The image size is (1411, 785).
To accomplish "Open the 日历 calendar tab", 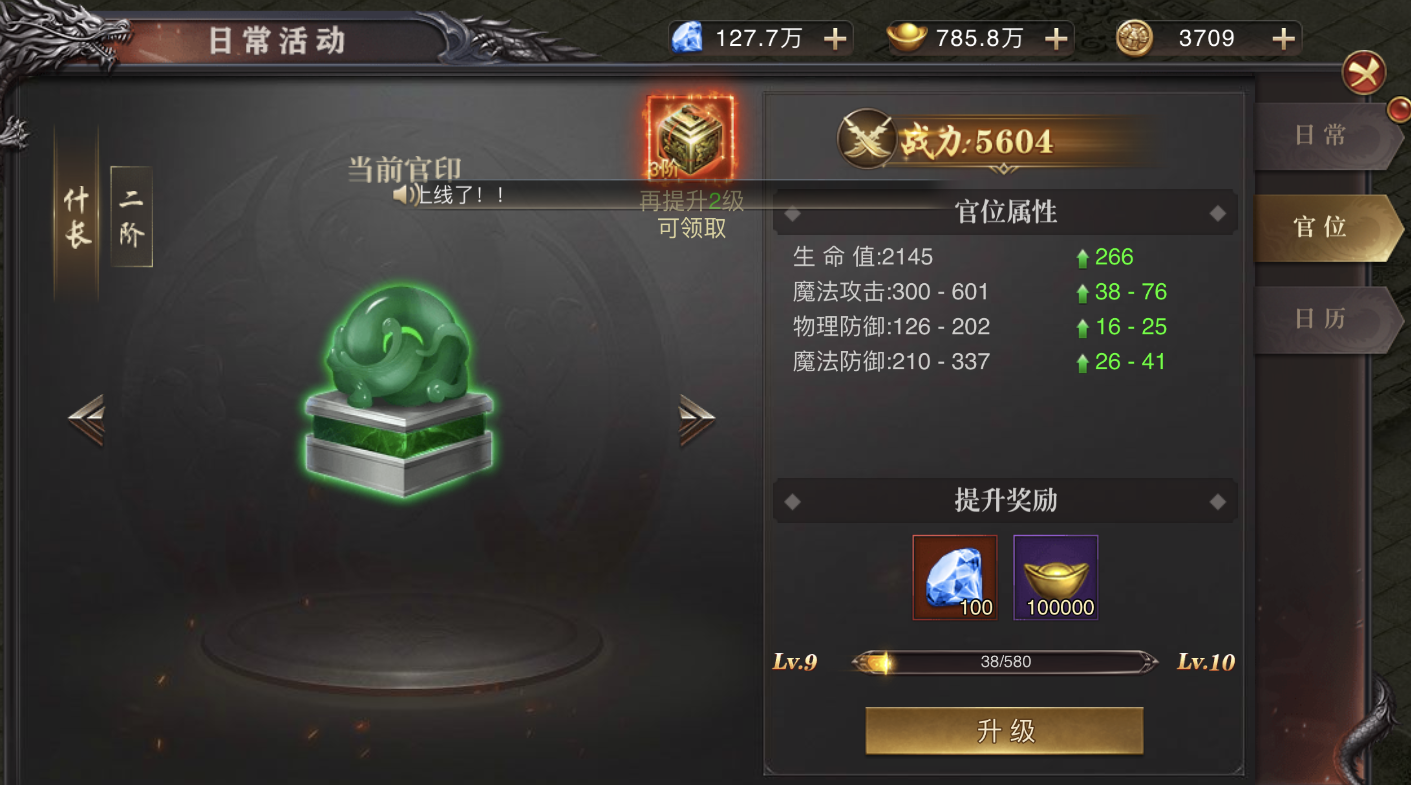I will point(1320,319).
